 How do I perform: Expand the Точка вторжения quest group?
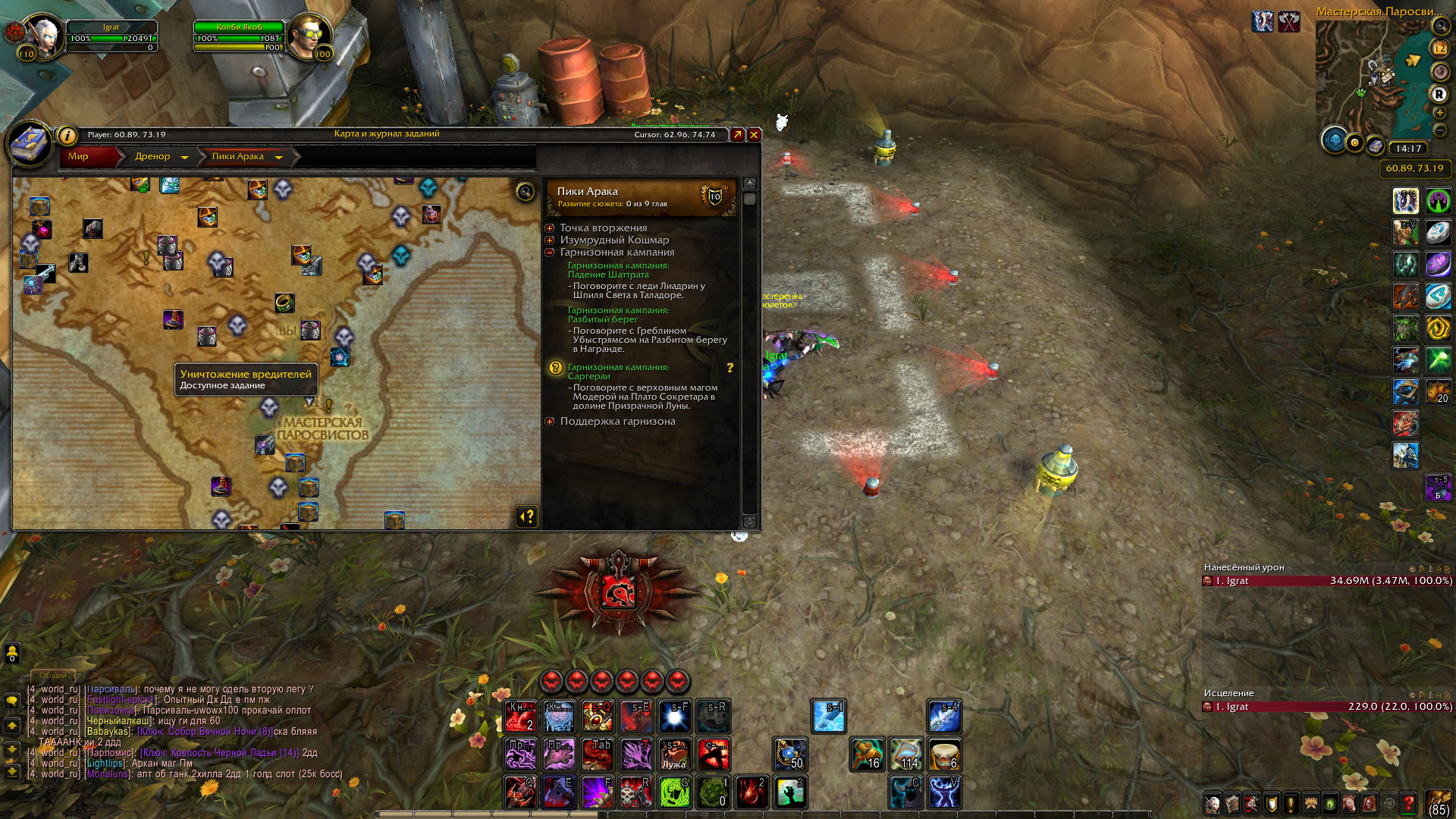pos(550,228)
